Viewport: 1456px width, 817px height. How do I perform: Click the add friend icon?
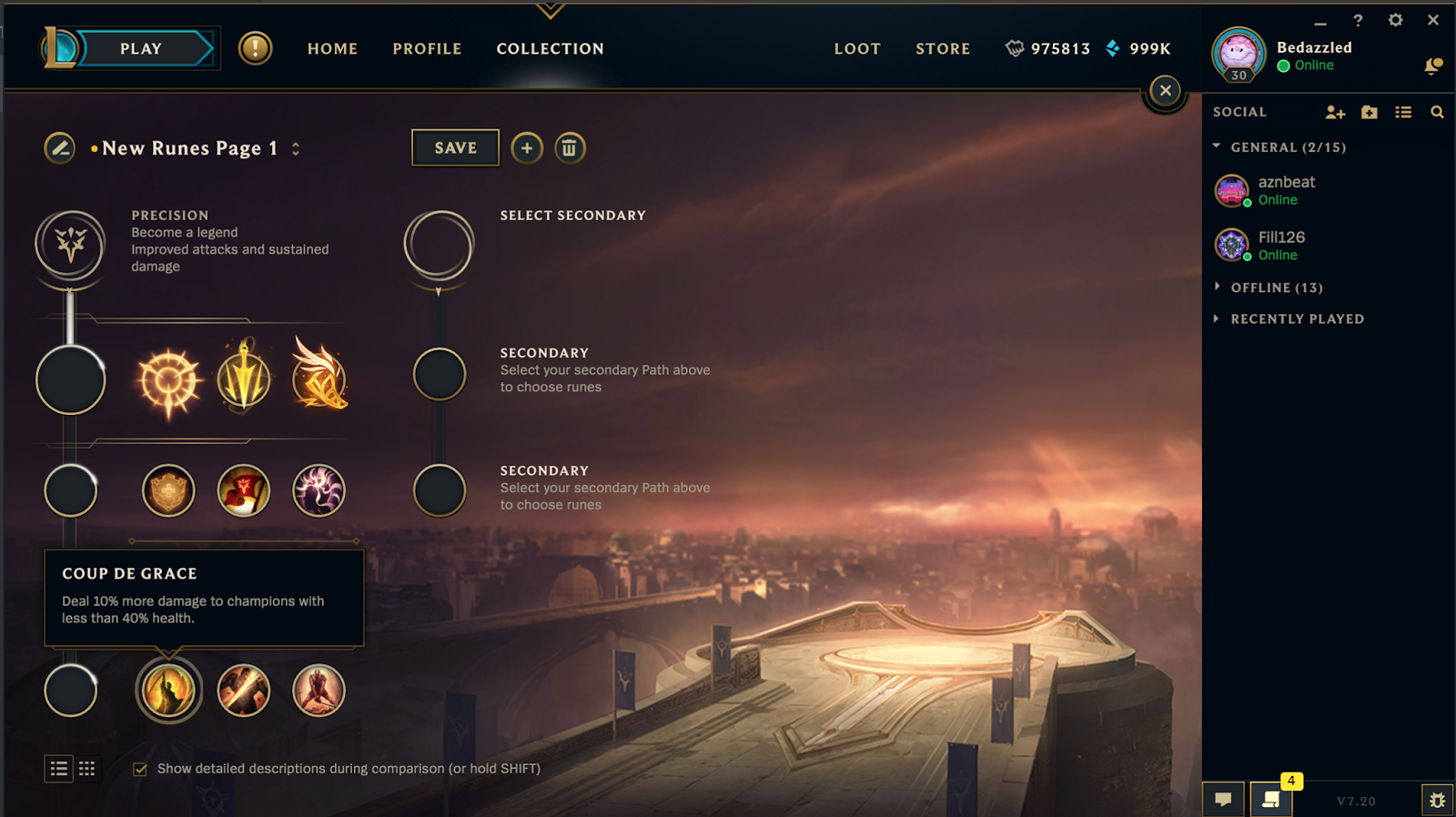tap(1335, 112)
